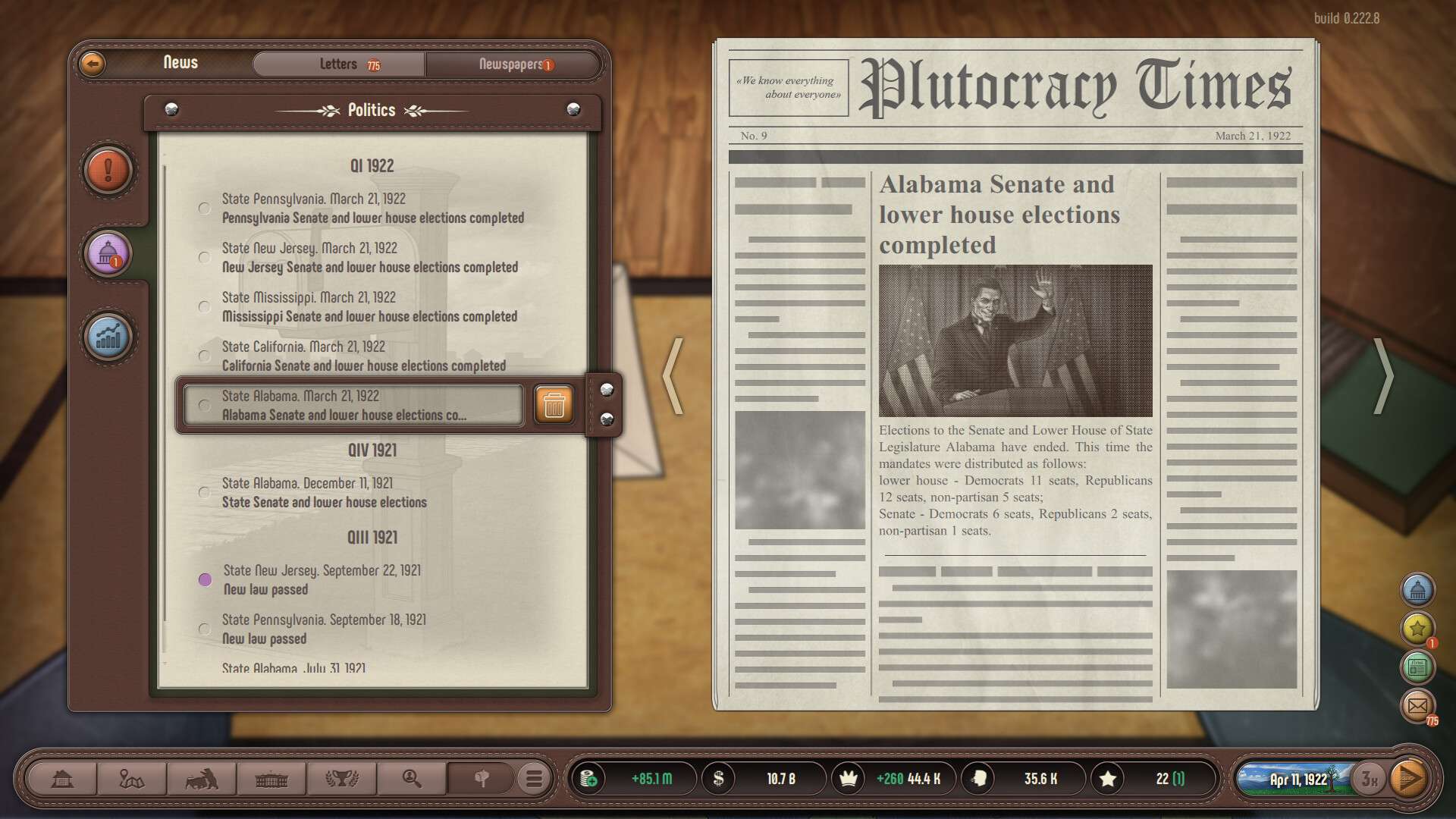Switch to the Letters tab

pyautogui.click(x=339, y=64)
